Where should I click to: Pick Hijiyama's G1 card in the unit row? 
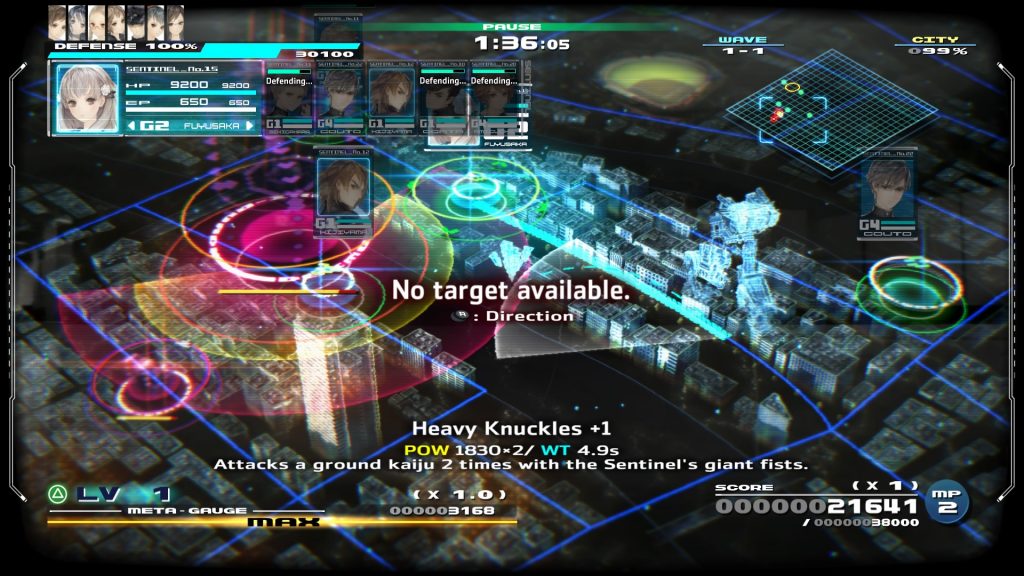coord(391,100)
